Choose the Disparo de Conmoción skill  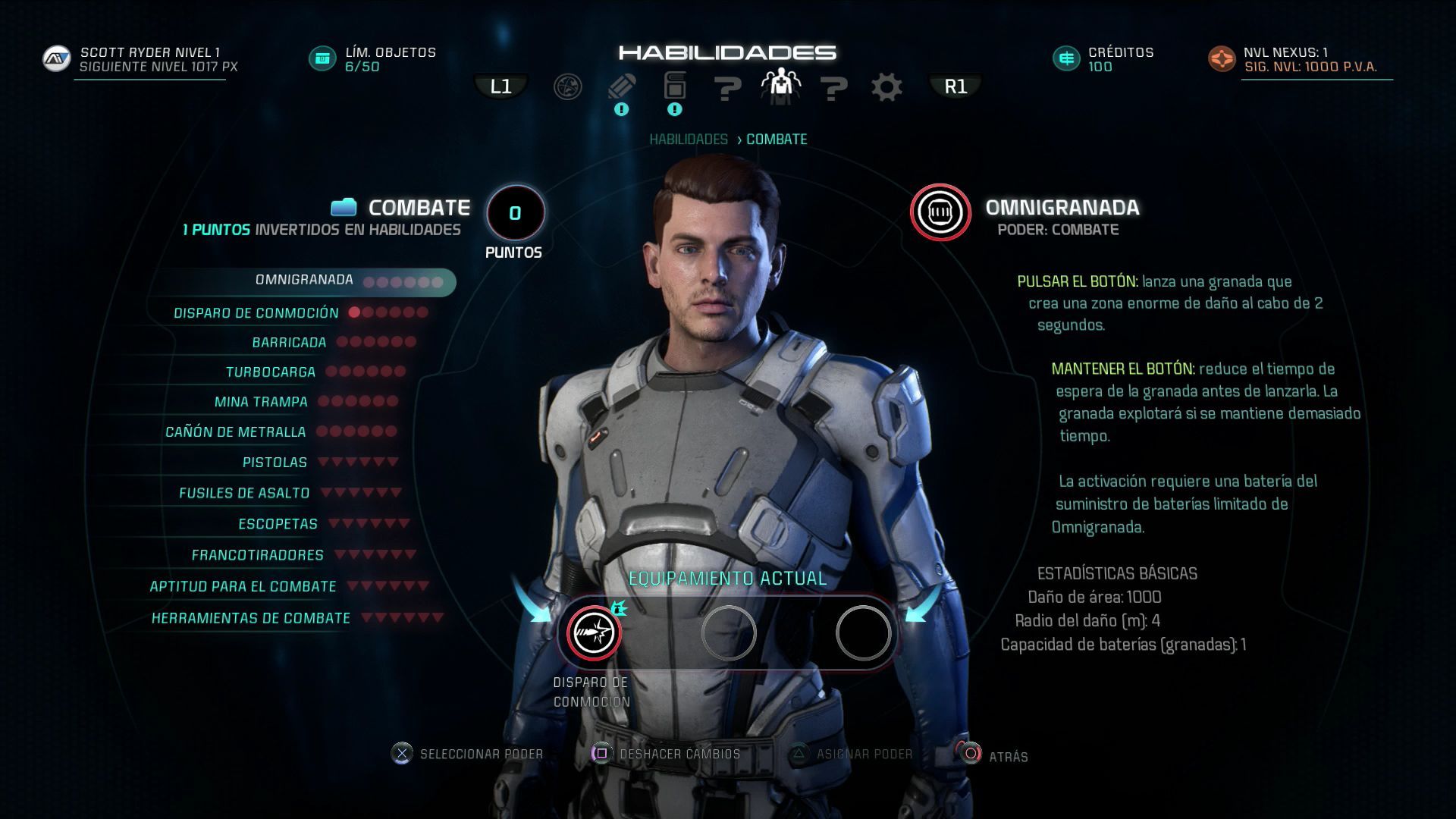(256, 313)
